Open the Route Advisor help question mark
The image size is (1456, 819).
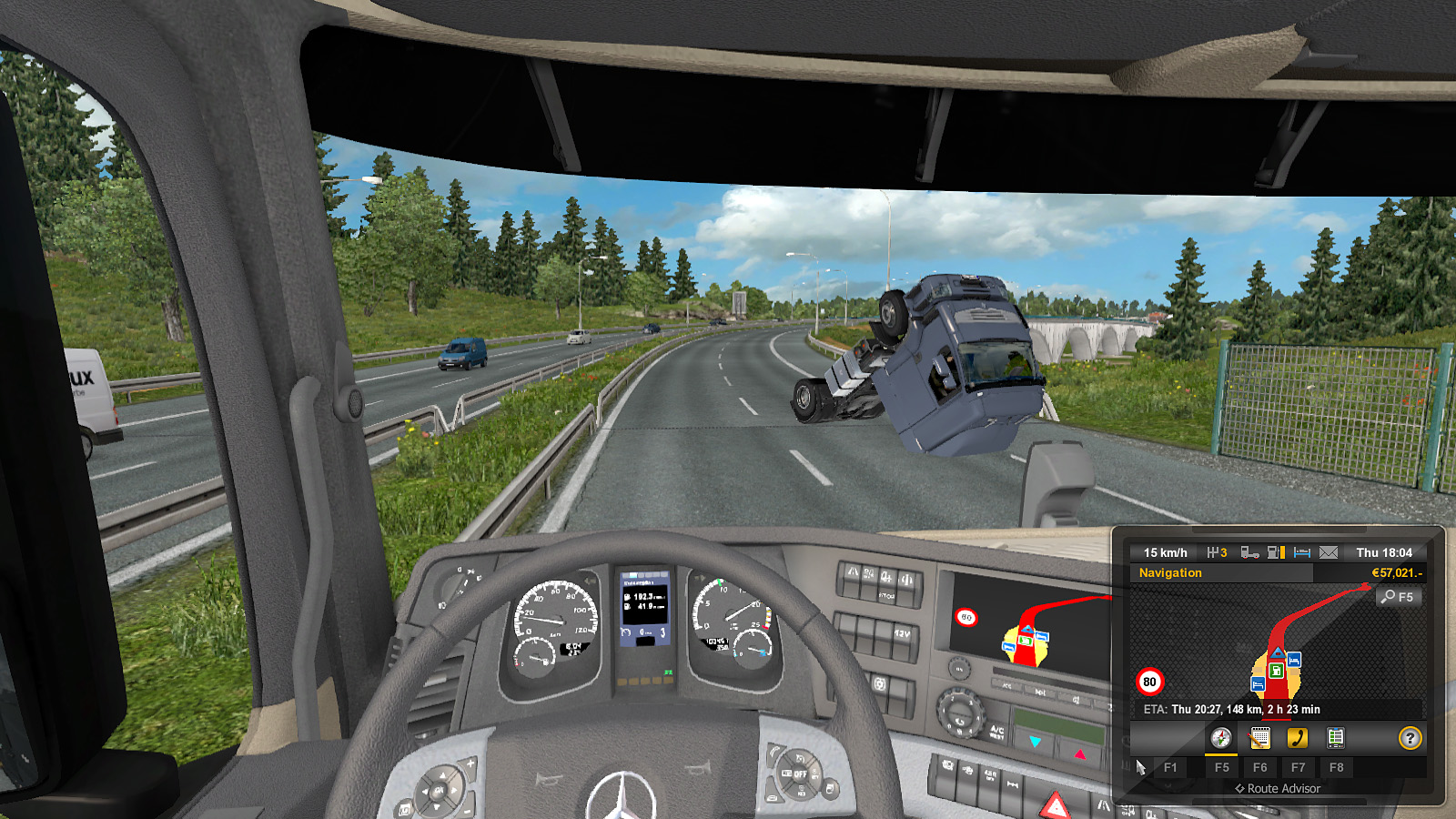pos(1410,738)
